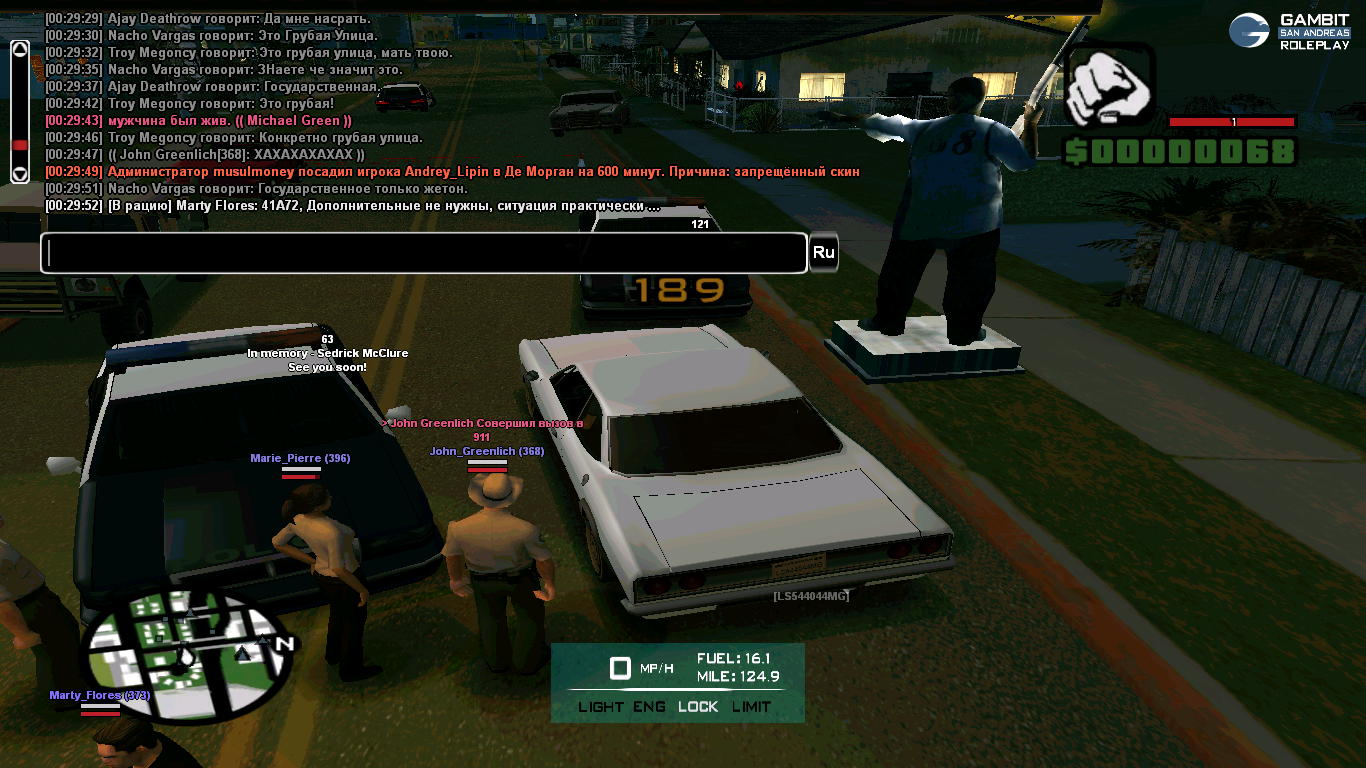This screenshot has height=768, width=1366.
Task: Select the fist weapon icon
Action: [1109, 88]
